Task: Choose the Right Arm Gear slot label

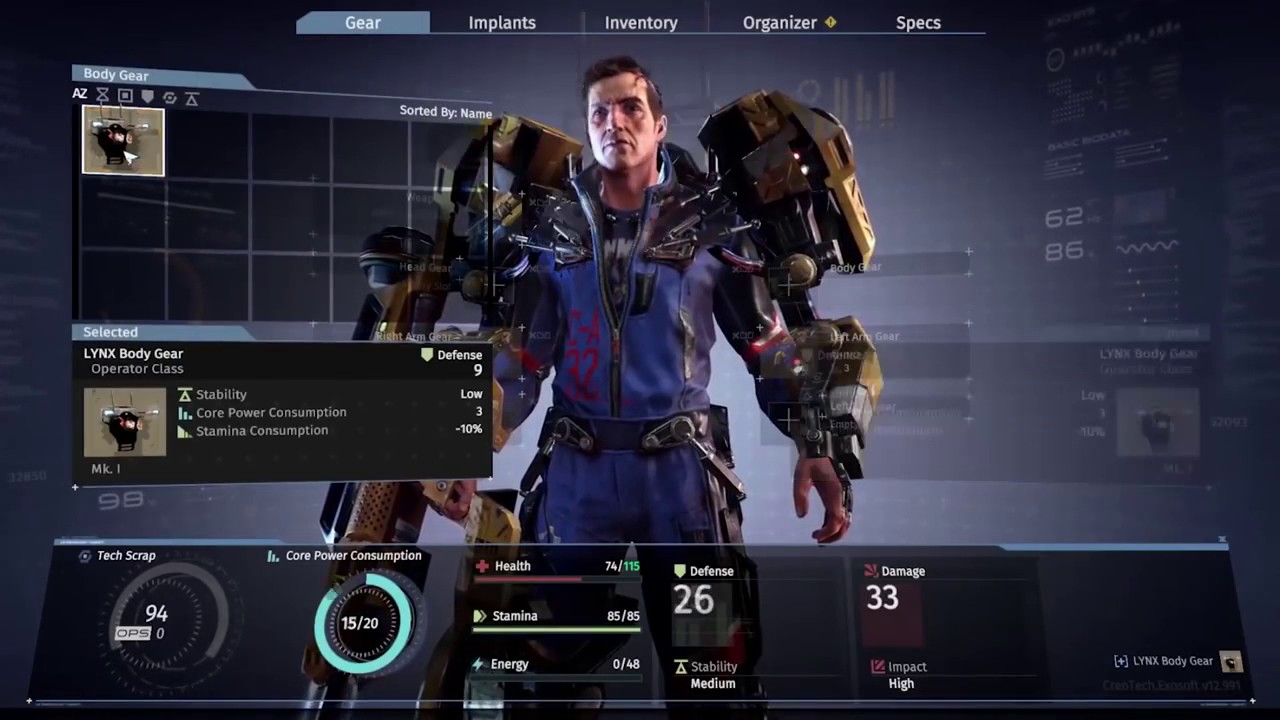Action: click(x=414, y=336)
